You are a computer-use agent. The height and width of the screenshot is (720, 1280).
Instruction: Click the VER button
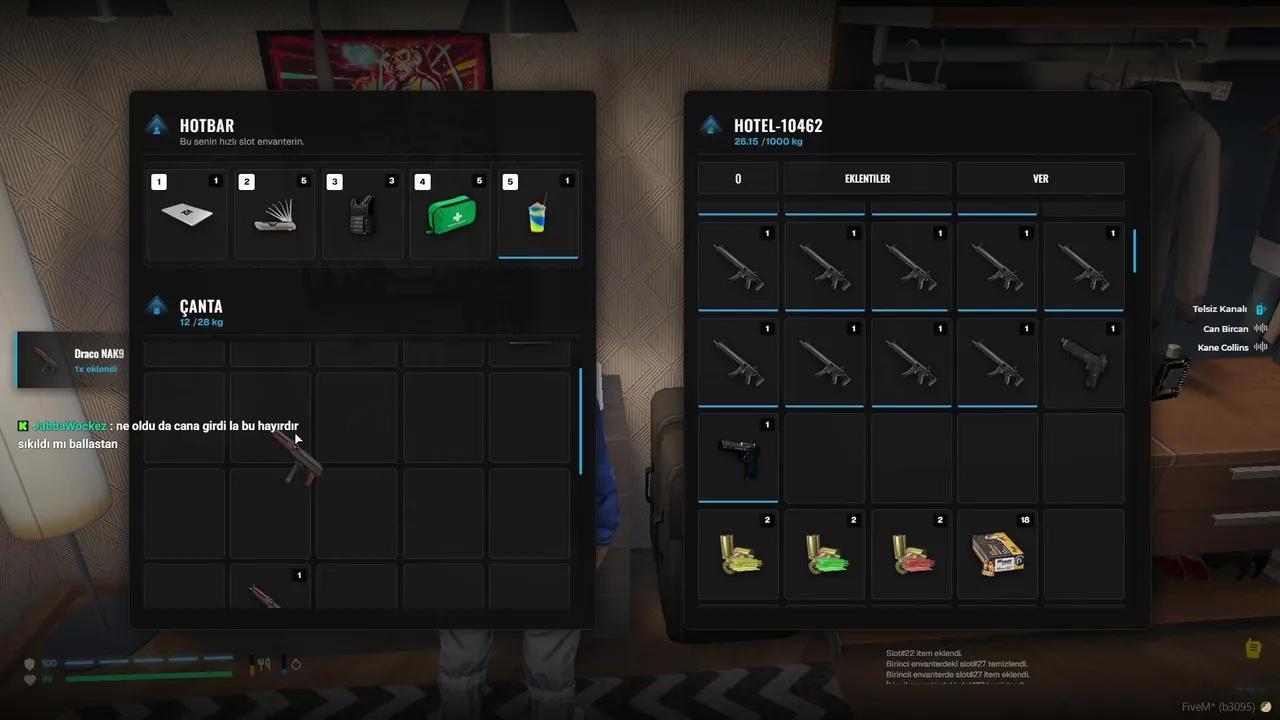[x=1040, y=178]
